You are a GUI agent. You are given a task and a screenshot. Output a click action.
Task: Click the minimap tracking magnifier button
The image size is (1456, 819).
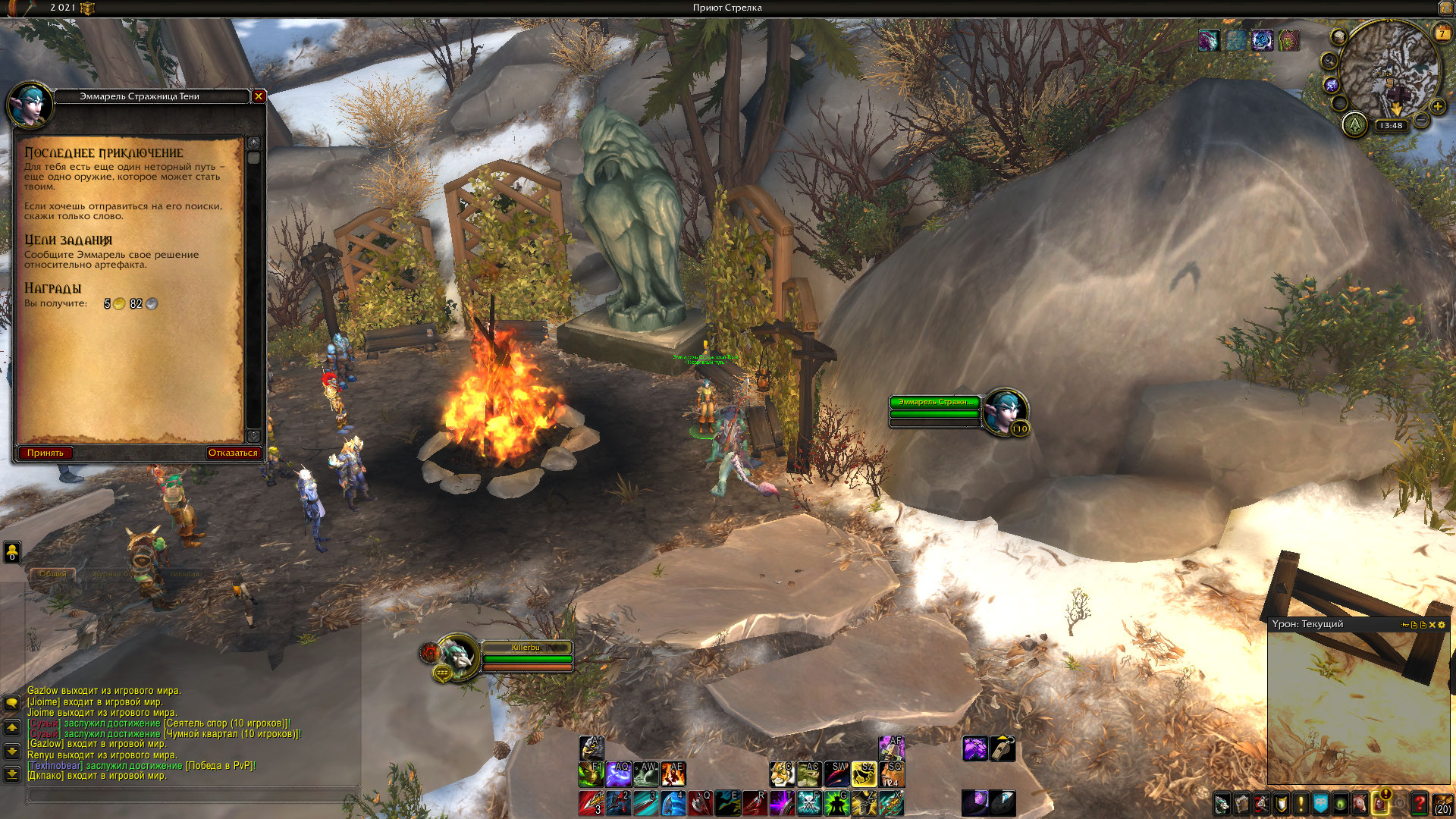[x=1329, y=61]
